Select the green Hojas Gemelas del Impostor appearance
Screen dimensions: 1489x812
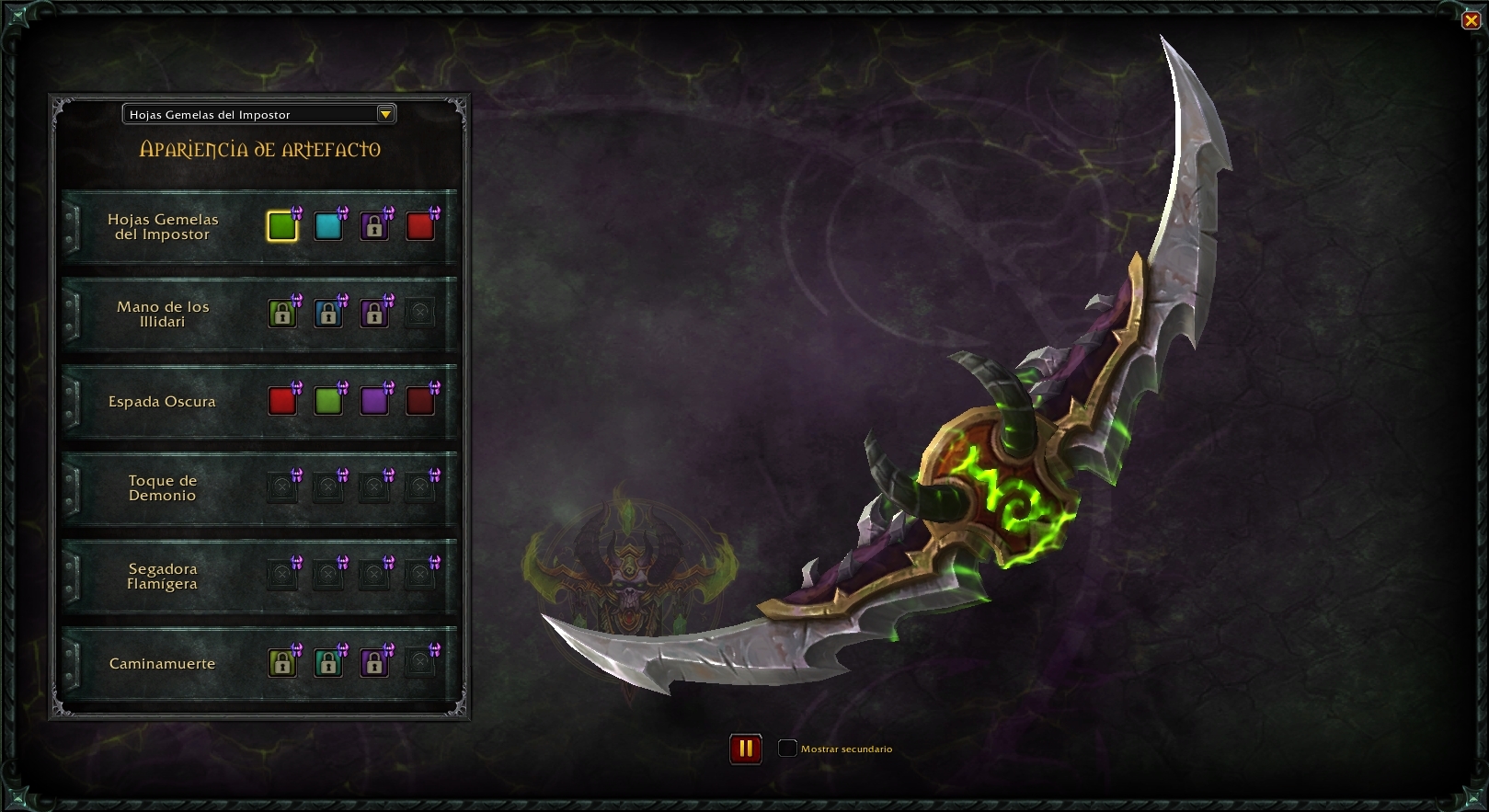point(282,225)
